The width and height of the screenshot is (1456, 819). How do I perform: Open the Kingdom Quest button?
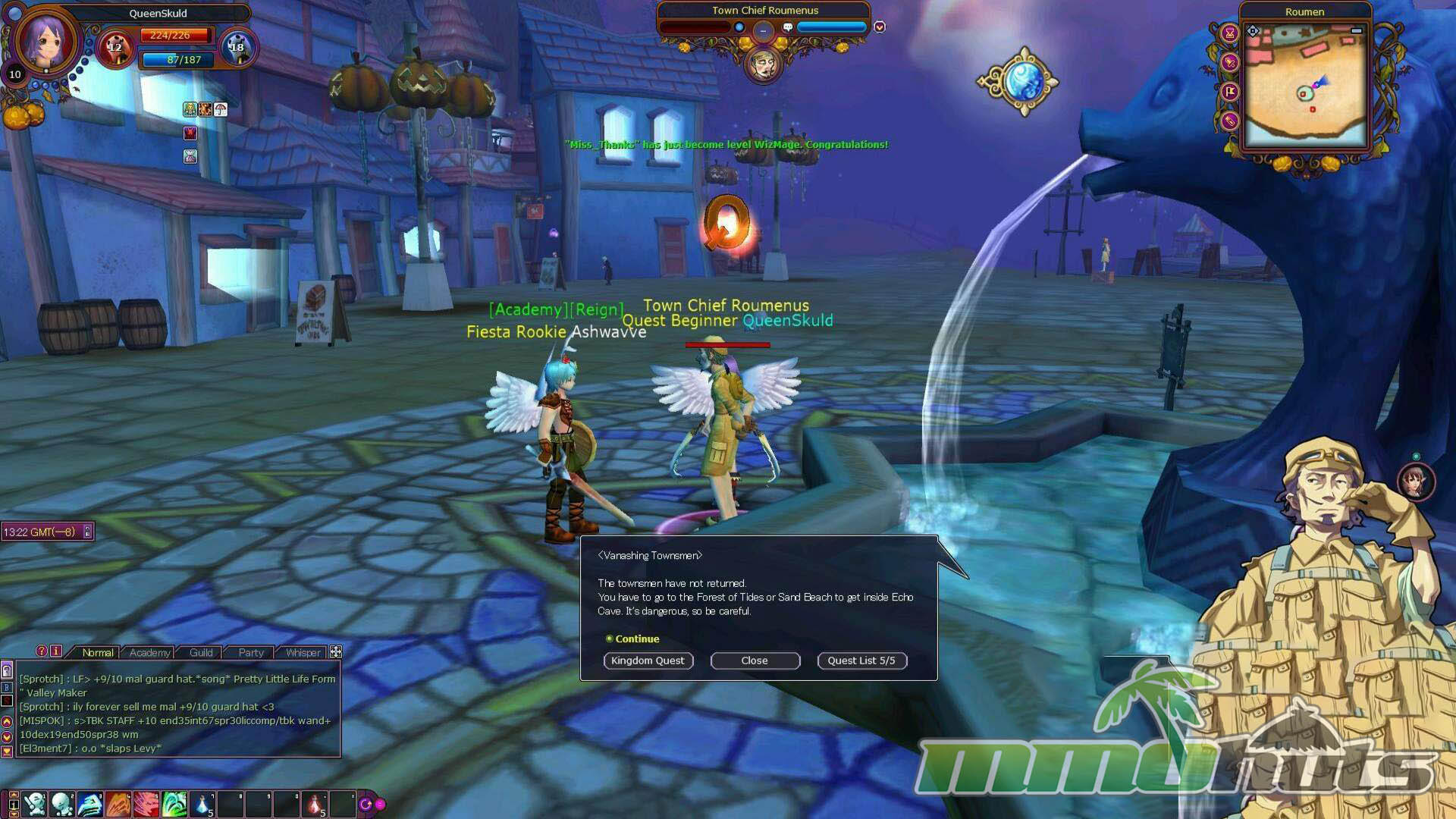648,661
